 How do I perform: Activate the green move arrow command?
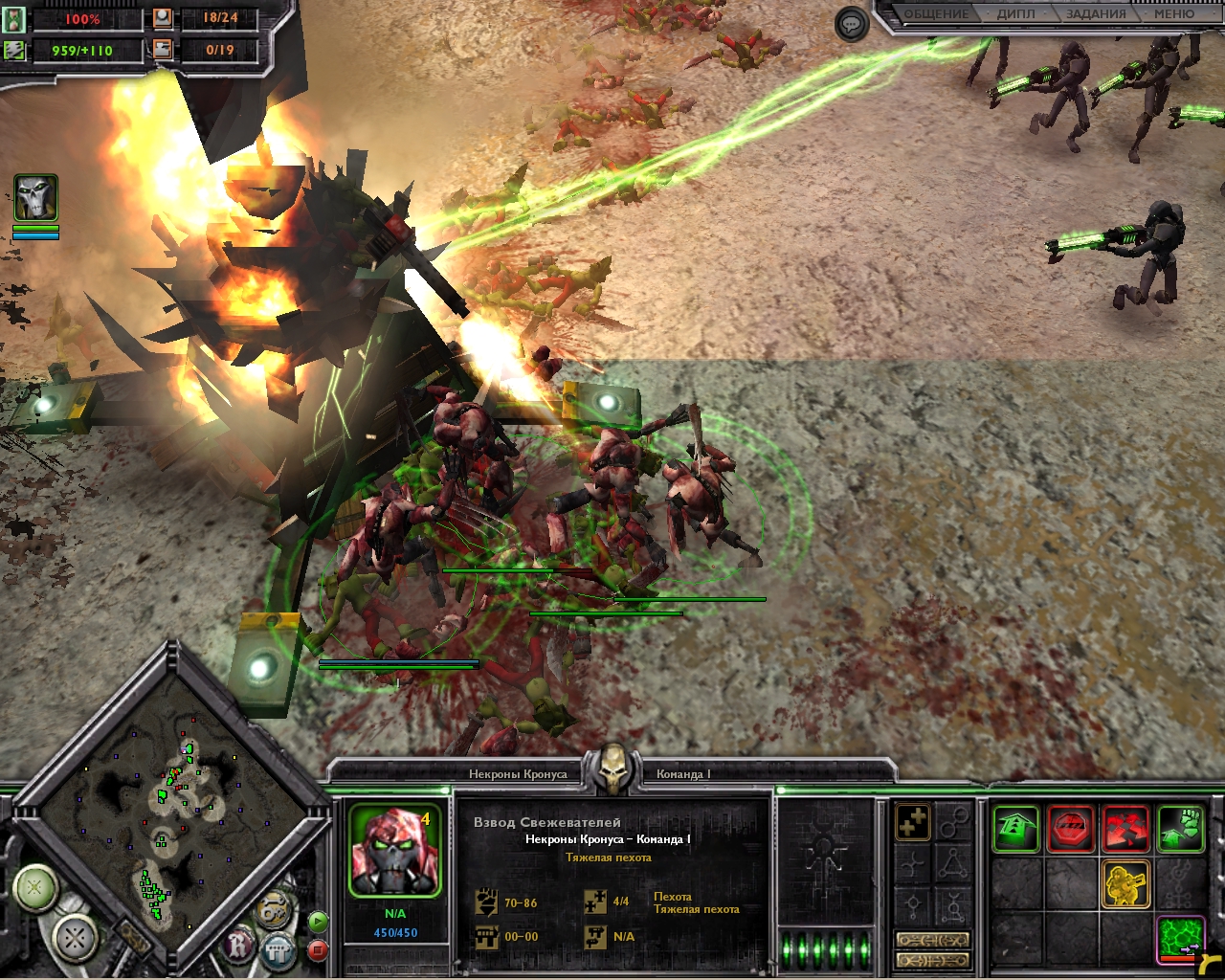(x=1015, y=828)
